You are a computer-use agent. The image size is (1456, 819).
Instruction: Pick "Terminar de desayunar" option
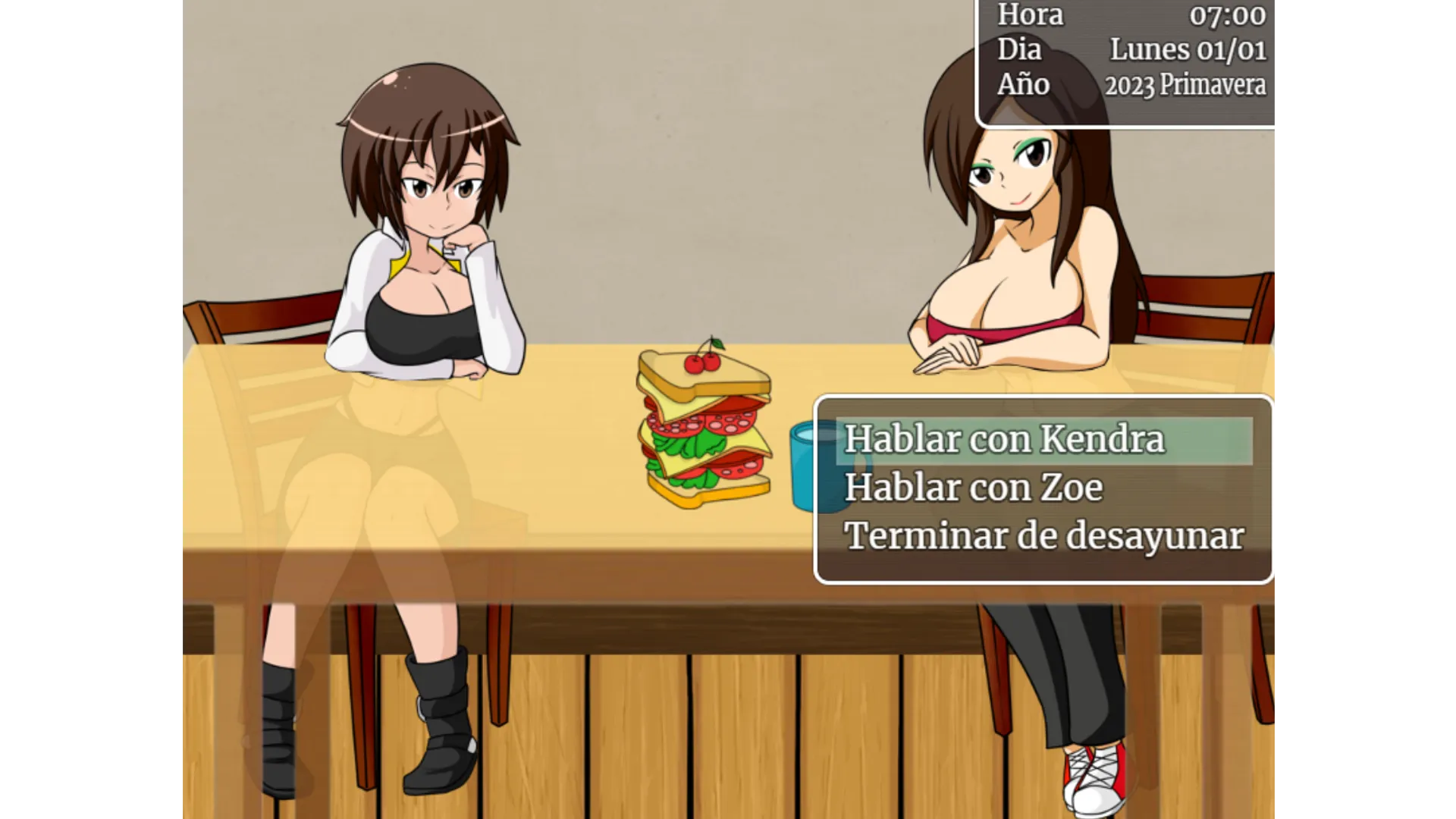pyautogui.click(x=1043, y=536)
